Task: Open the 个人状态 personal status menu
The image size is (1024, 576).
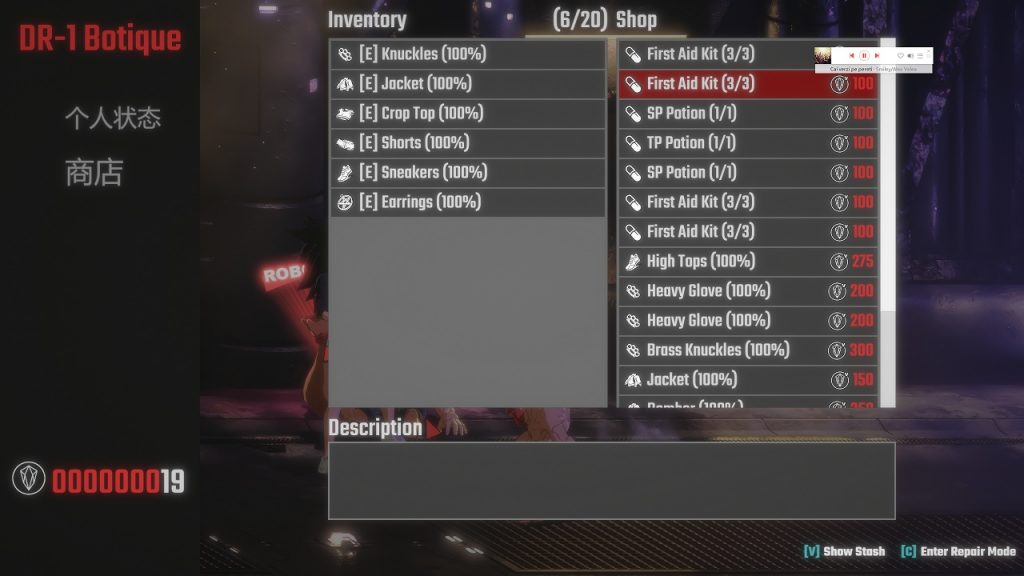Action: [112, 119]
